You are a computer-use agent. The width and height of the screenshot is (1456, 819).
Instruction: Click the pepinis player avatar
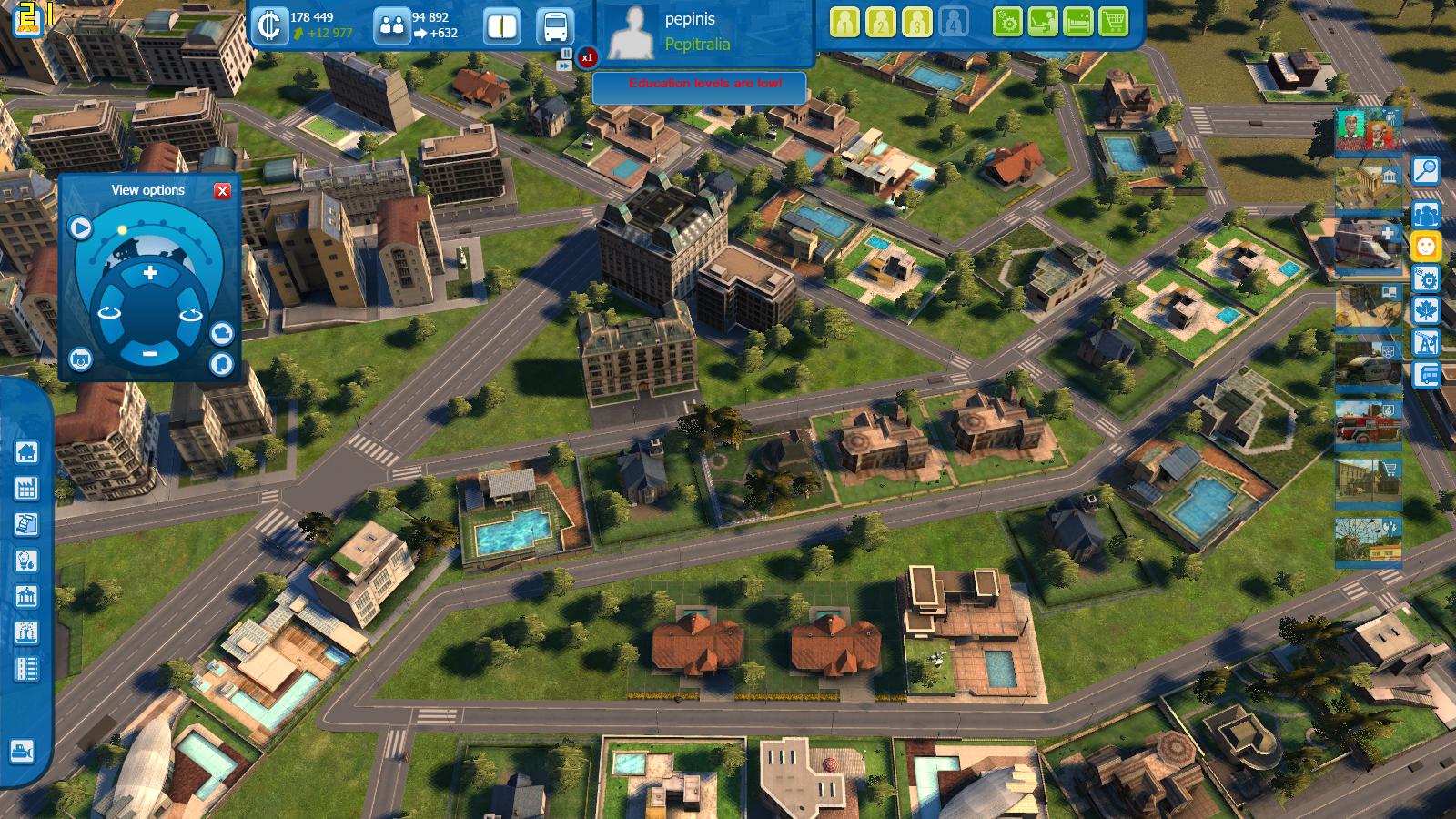click(x=632, y=32)
